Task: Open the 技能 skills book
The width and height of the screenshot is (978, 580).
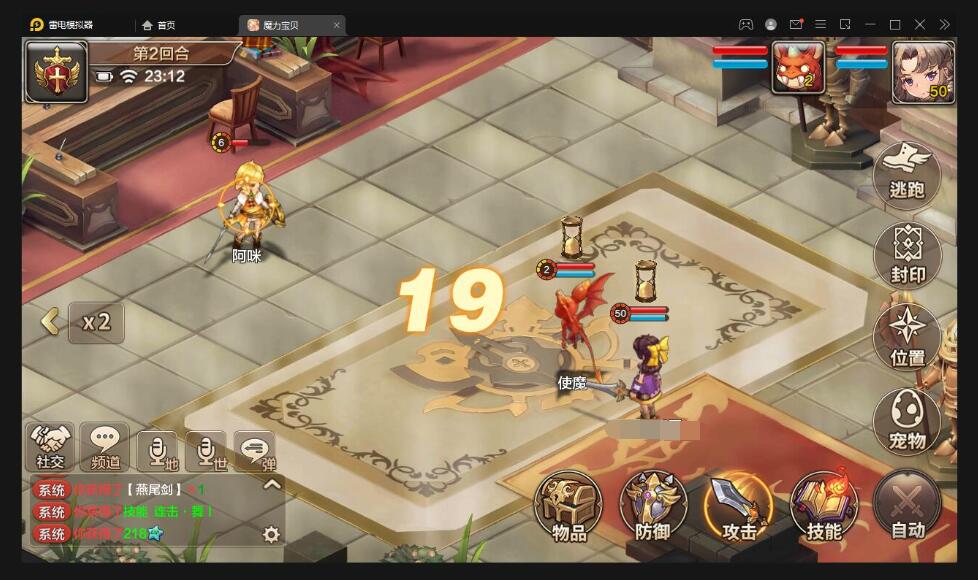Action: (x=824, y=507)
